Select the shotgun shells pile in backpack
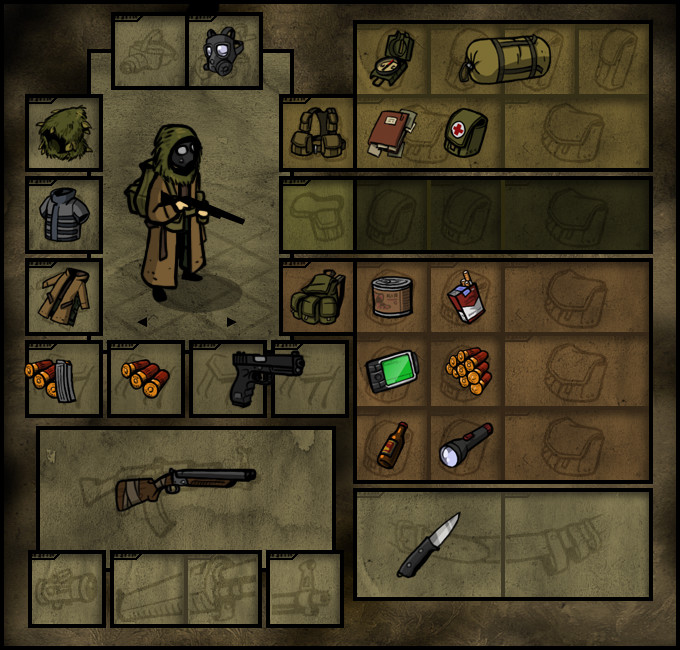The height and width of the screenshot is (650, 680). 467,371
